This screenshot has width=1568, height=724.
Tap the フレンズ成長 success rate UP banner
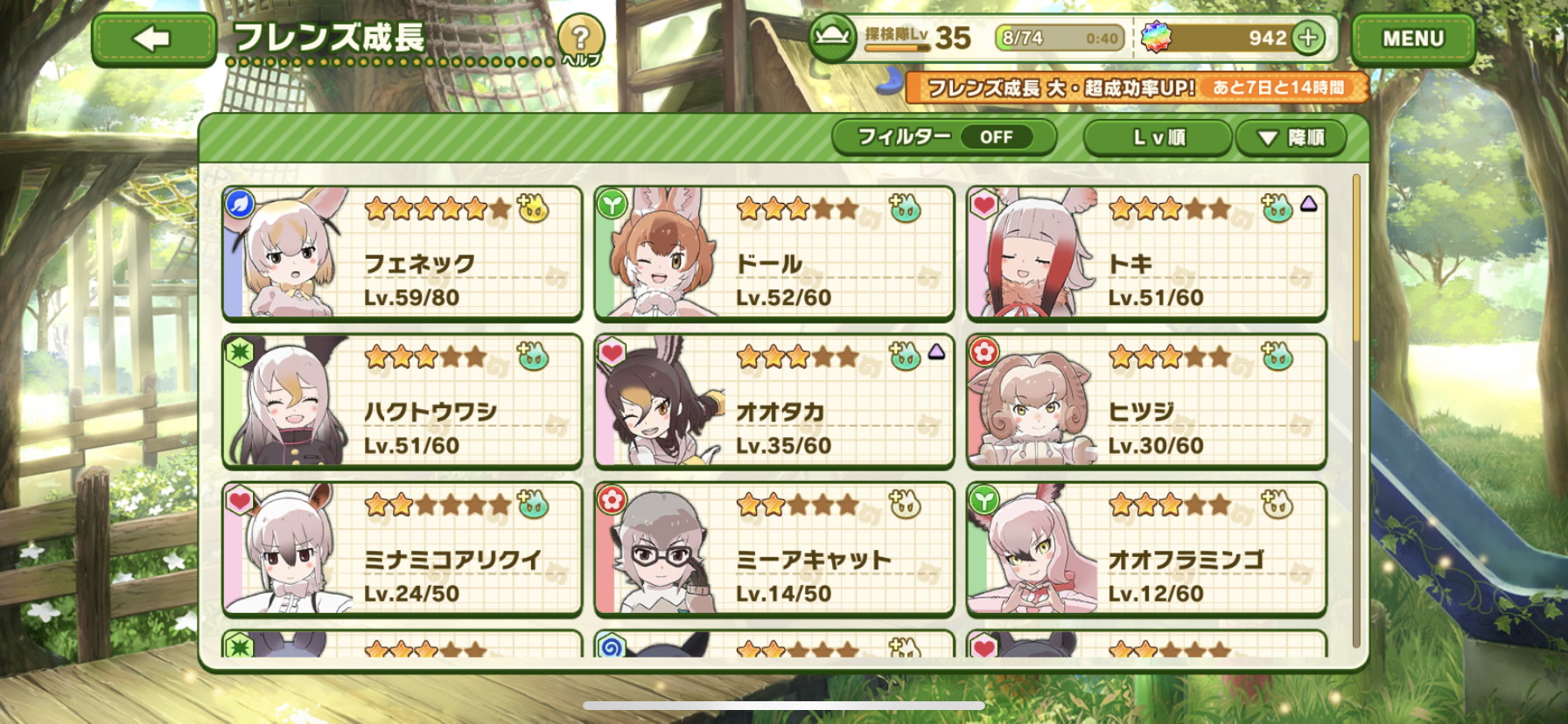[1136, 87]
